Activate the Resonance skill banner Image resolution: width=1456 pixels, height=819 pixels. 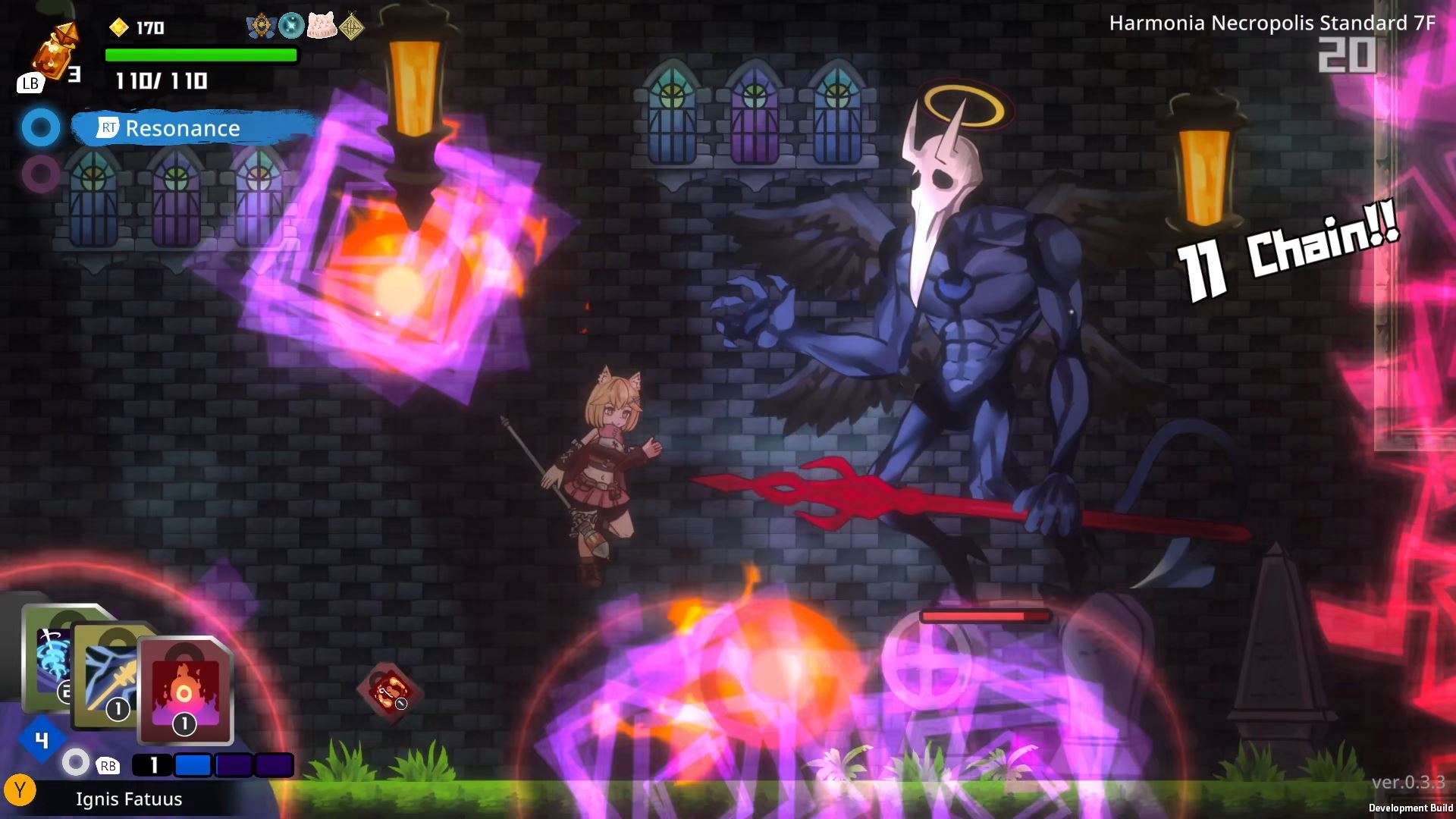(195, 128)
